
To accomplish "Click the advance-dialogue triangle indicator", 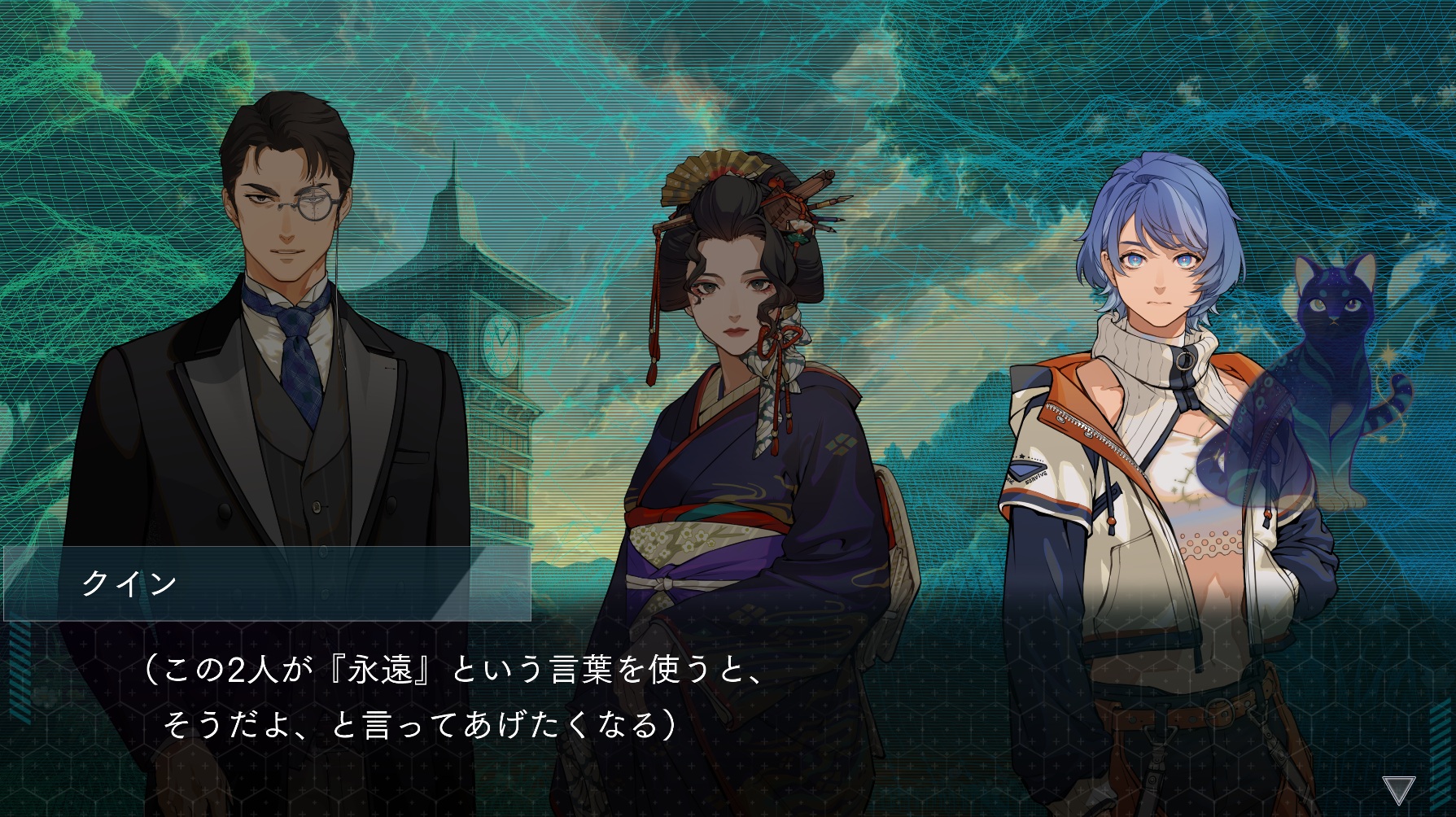I will (1400, 790).
